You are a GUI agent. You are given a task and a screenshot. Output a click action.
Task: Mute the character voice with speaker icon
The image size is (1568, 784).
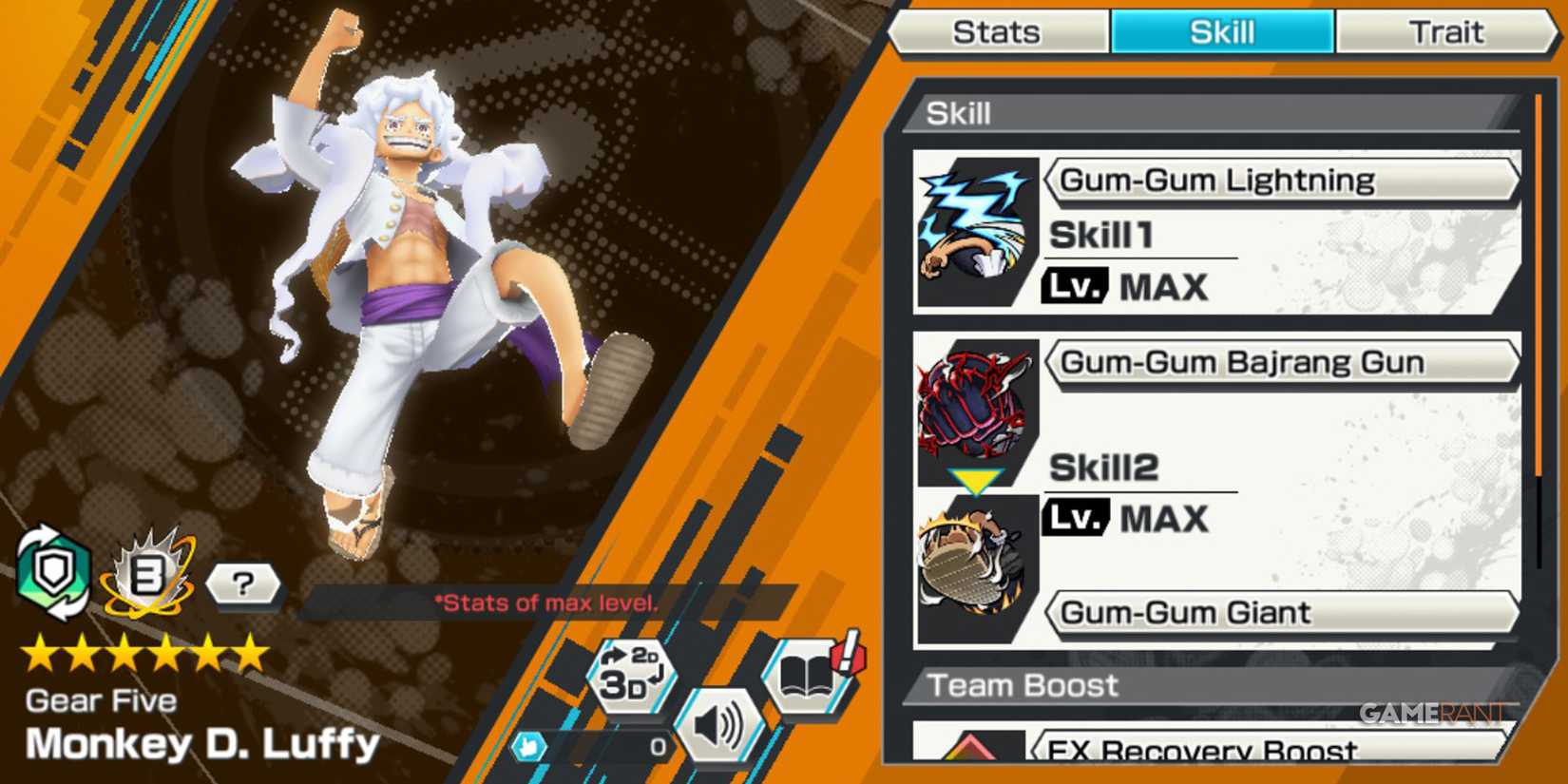721,722
